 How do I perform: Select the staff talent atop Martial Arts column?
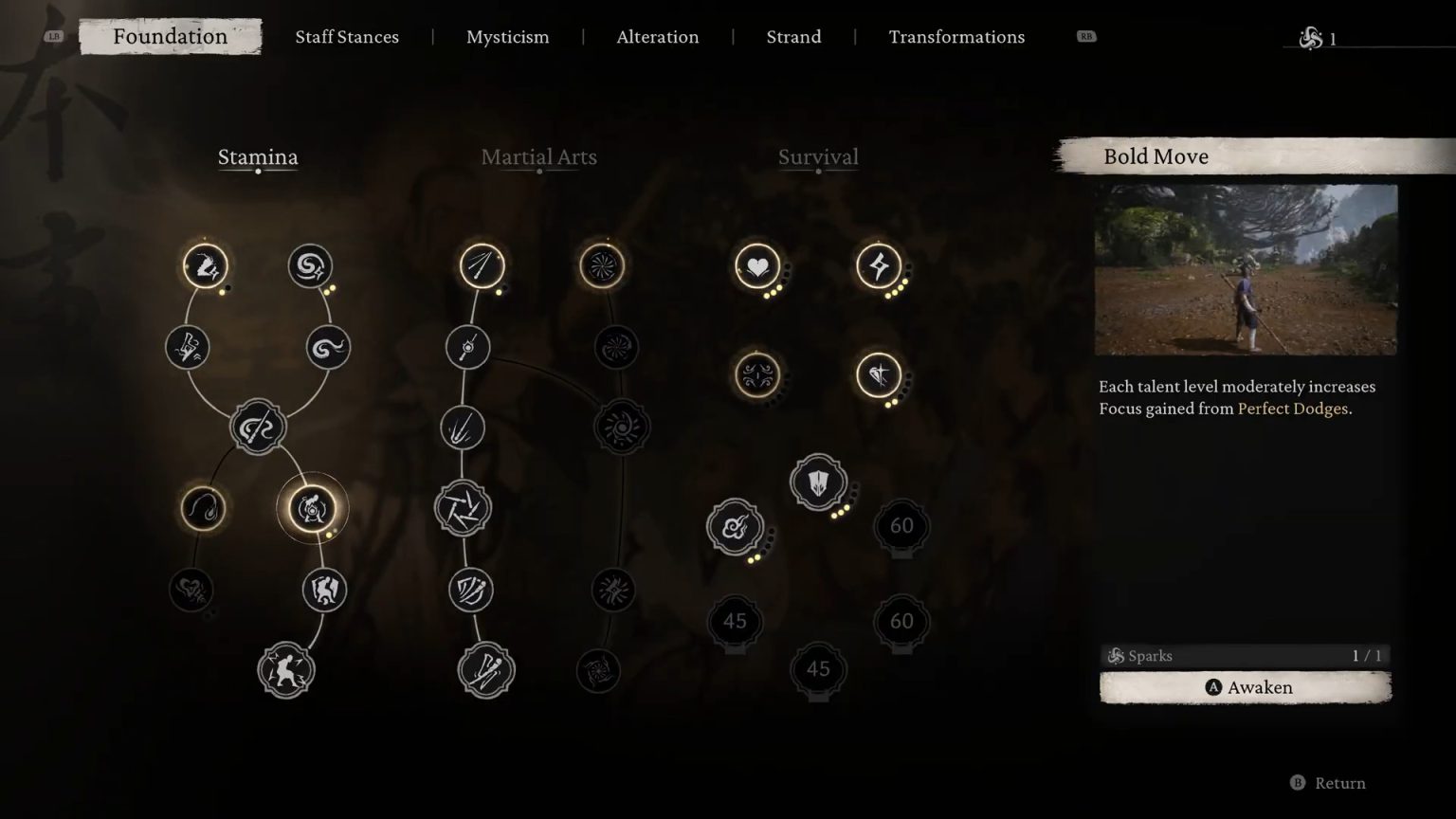(482, 266)
